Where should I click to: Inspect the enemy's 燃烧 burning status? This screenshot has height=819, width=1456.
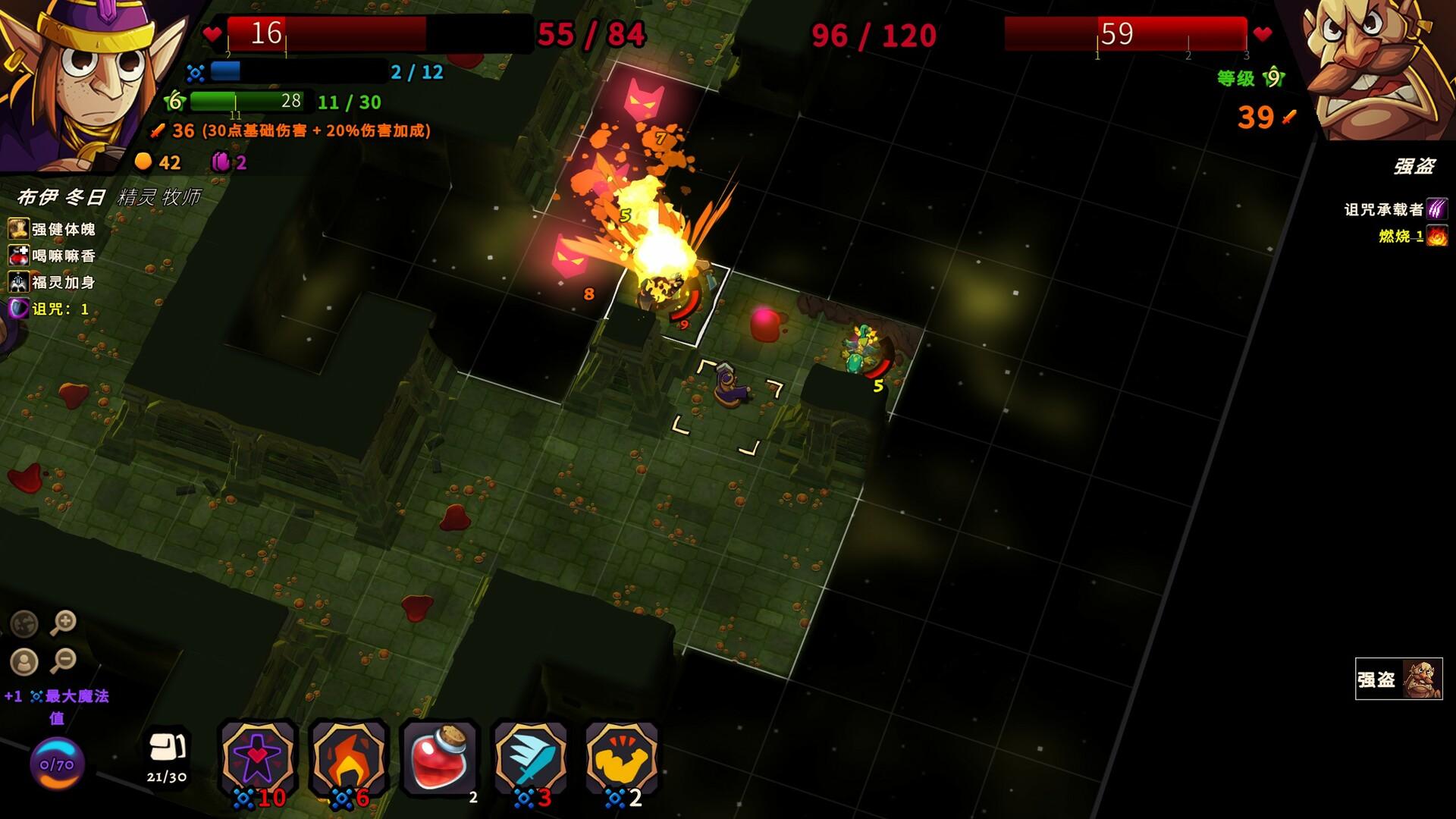tap(1412, 236)
